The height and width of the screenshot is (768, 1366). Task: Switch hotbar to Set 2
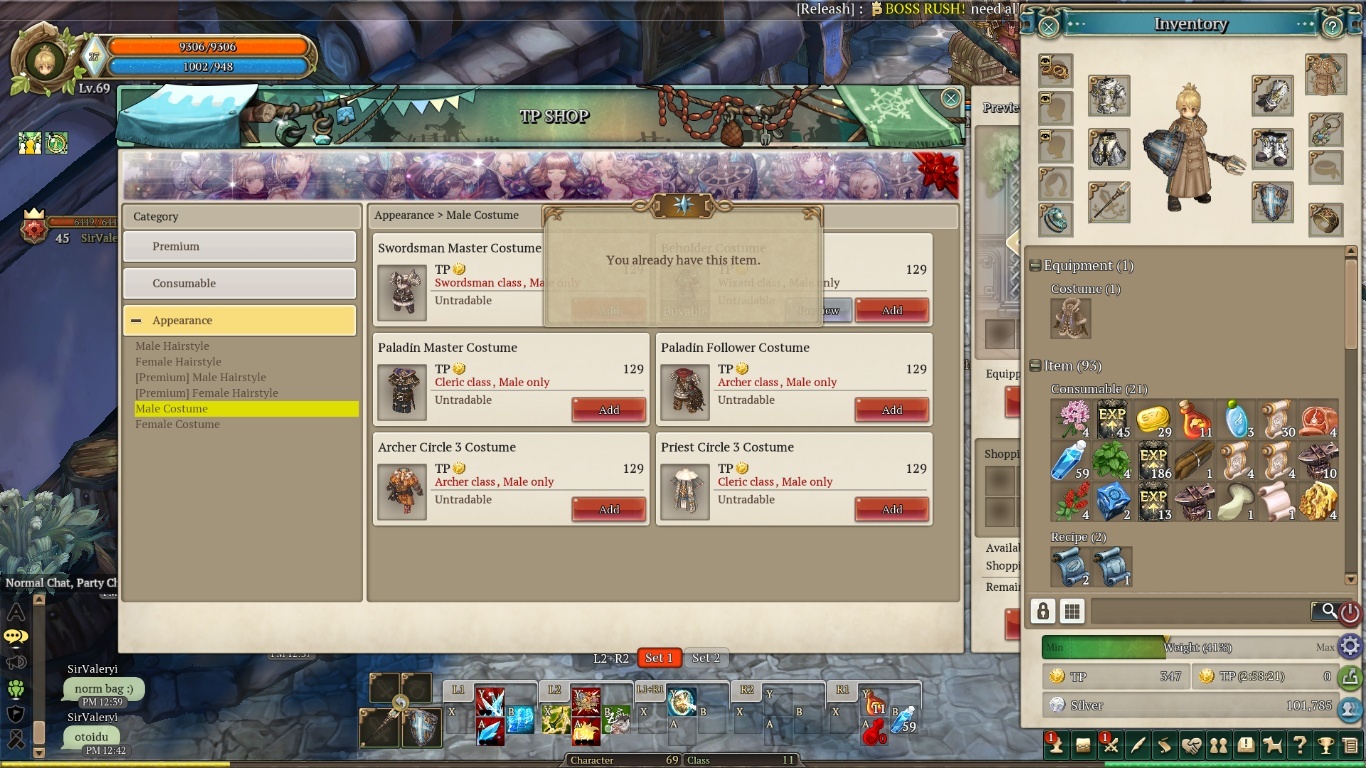pyautogui.click(x=706, y=658)
